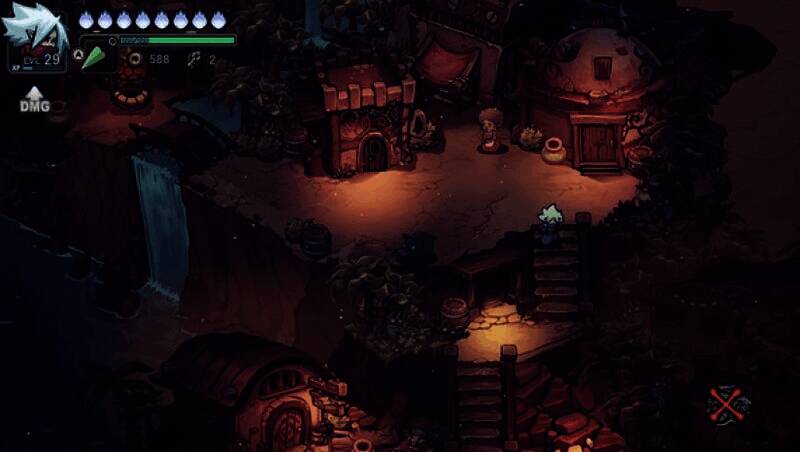This screenshot has width=800, height=452.
Task: Click the gold ring currency icon
Action: [135, 59]
